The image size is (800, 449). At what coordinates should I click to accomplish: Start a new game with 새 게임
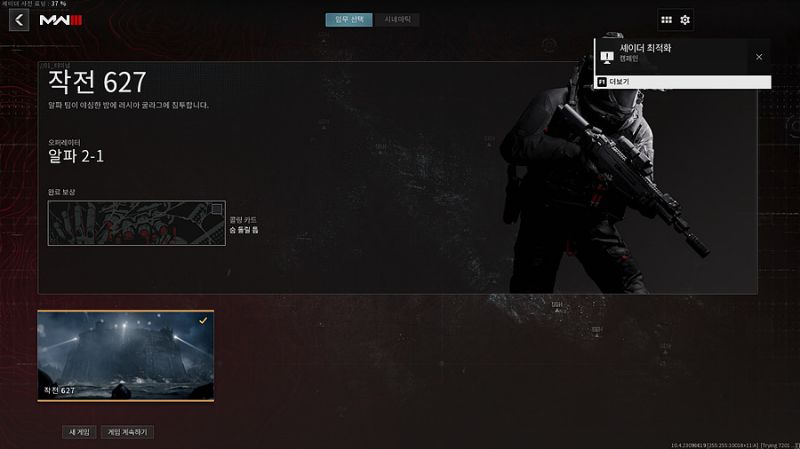point(78,432)
